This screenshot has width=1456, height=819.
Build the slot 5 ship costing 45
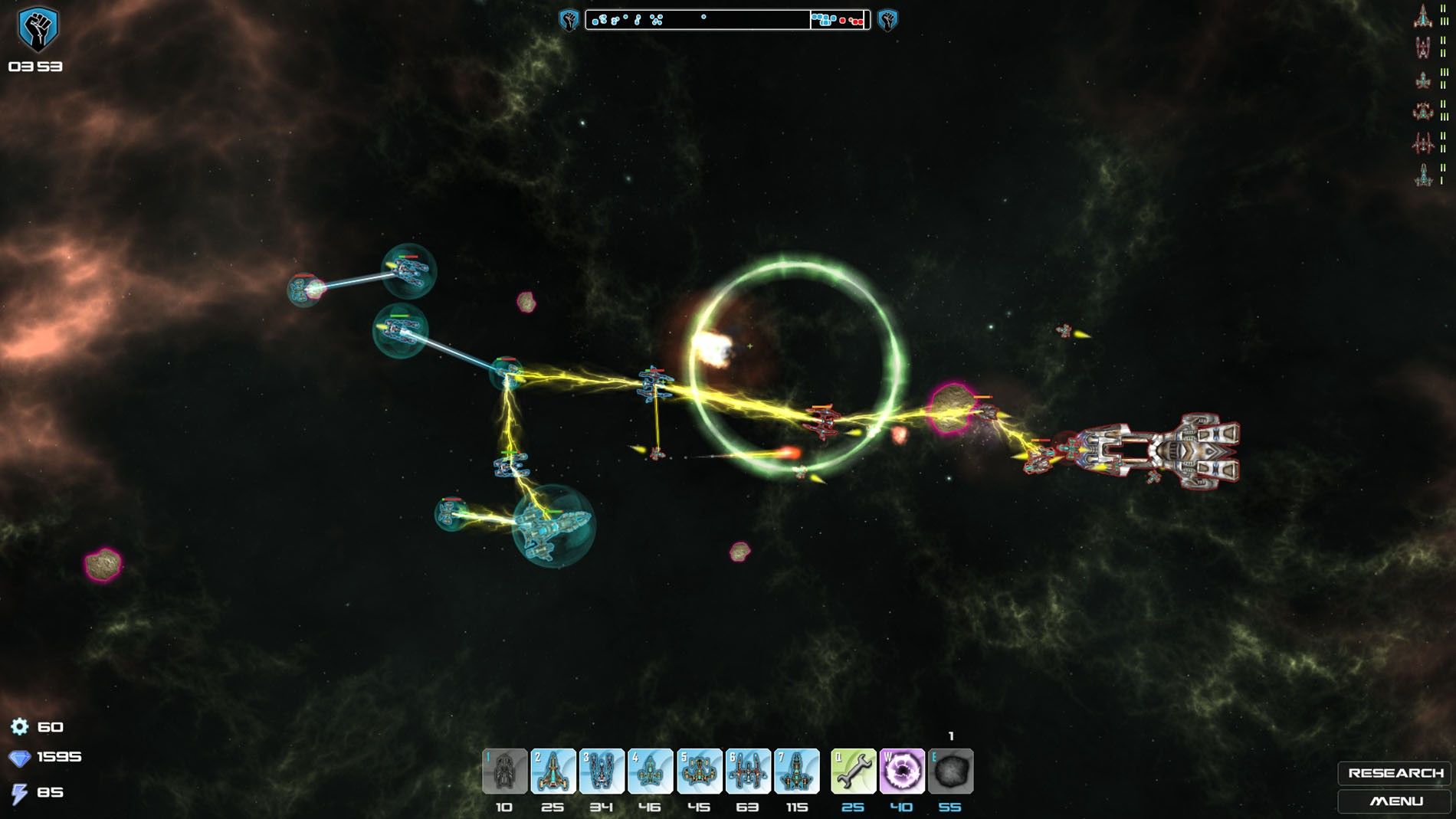[x=699, y=771]
